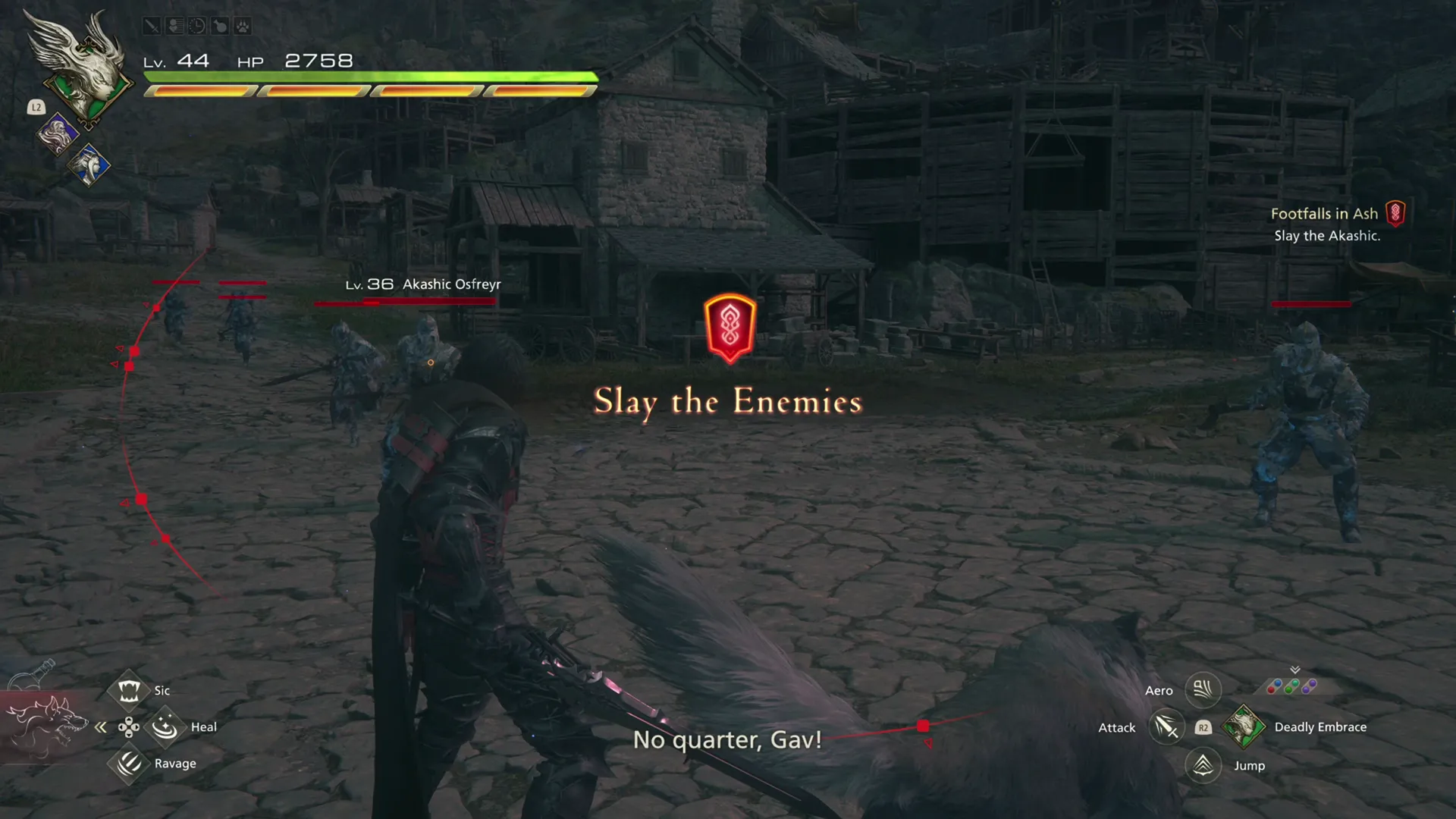Toggle the L2 indicator on the party emblem
The width and height of the screenshot is (1456, 819).
click(36, 107)
